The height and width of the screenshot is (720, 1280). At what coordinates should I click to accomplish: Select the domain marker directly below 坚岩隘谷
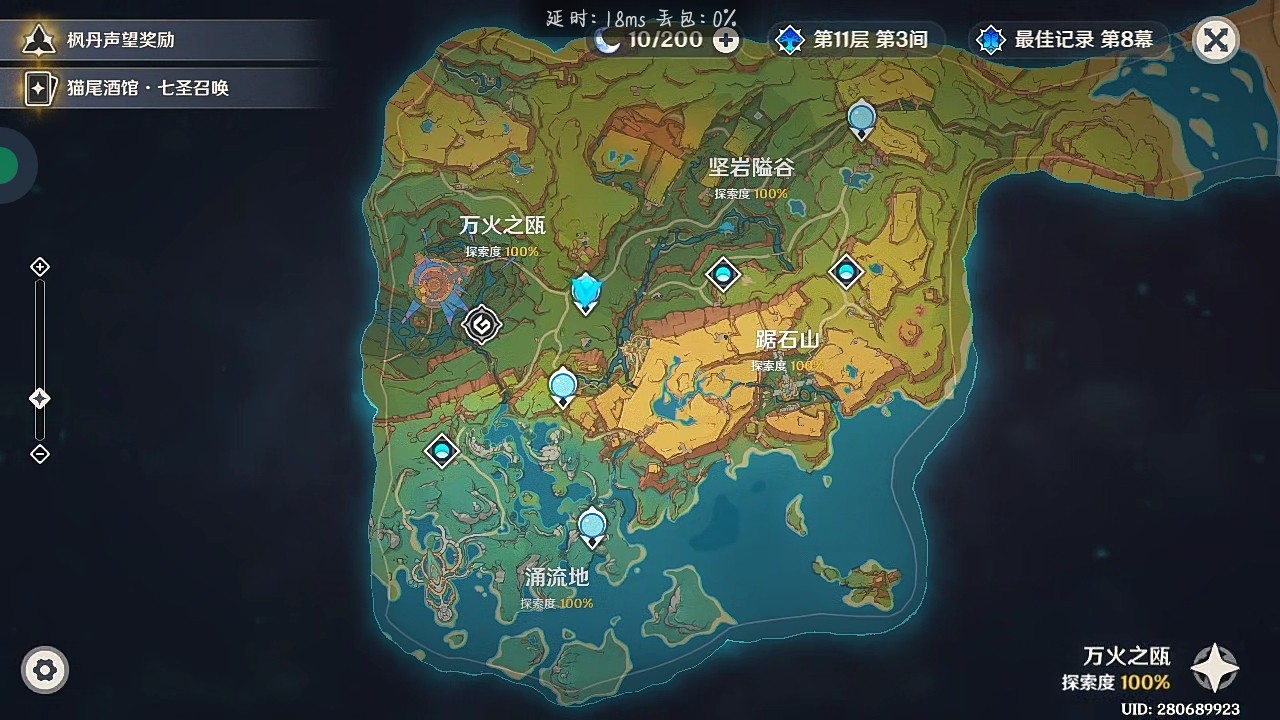pyautogui.click(x=723, y=274)
